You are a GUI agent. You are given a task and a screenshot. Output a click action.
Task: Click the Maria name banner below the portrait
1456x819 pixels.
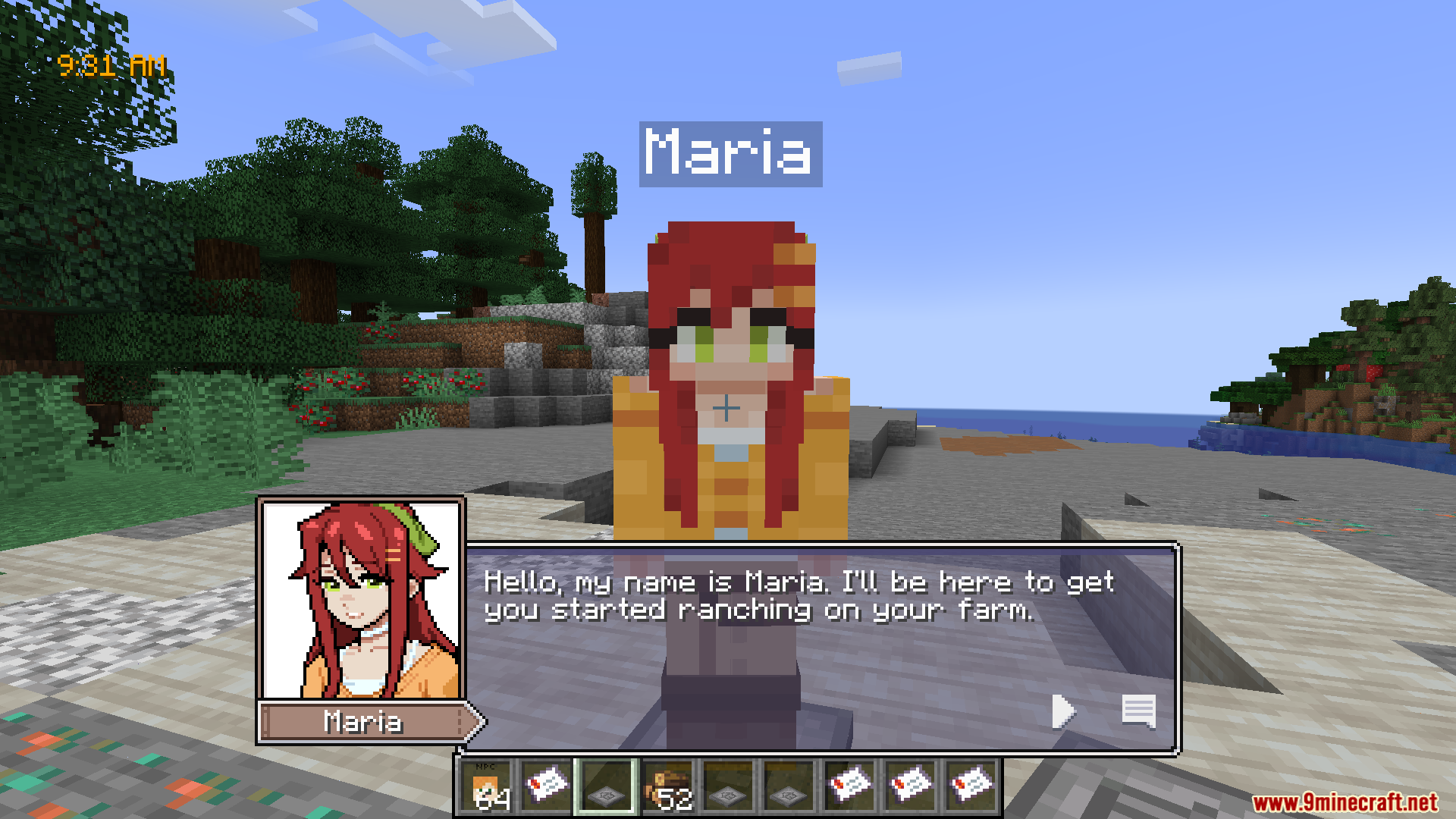tap(362, 721)
